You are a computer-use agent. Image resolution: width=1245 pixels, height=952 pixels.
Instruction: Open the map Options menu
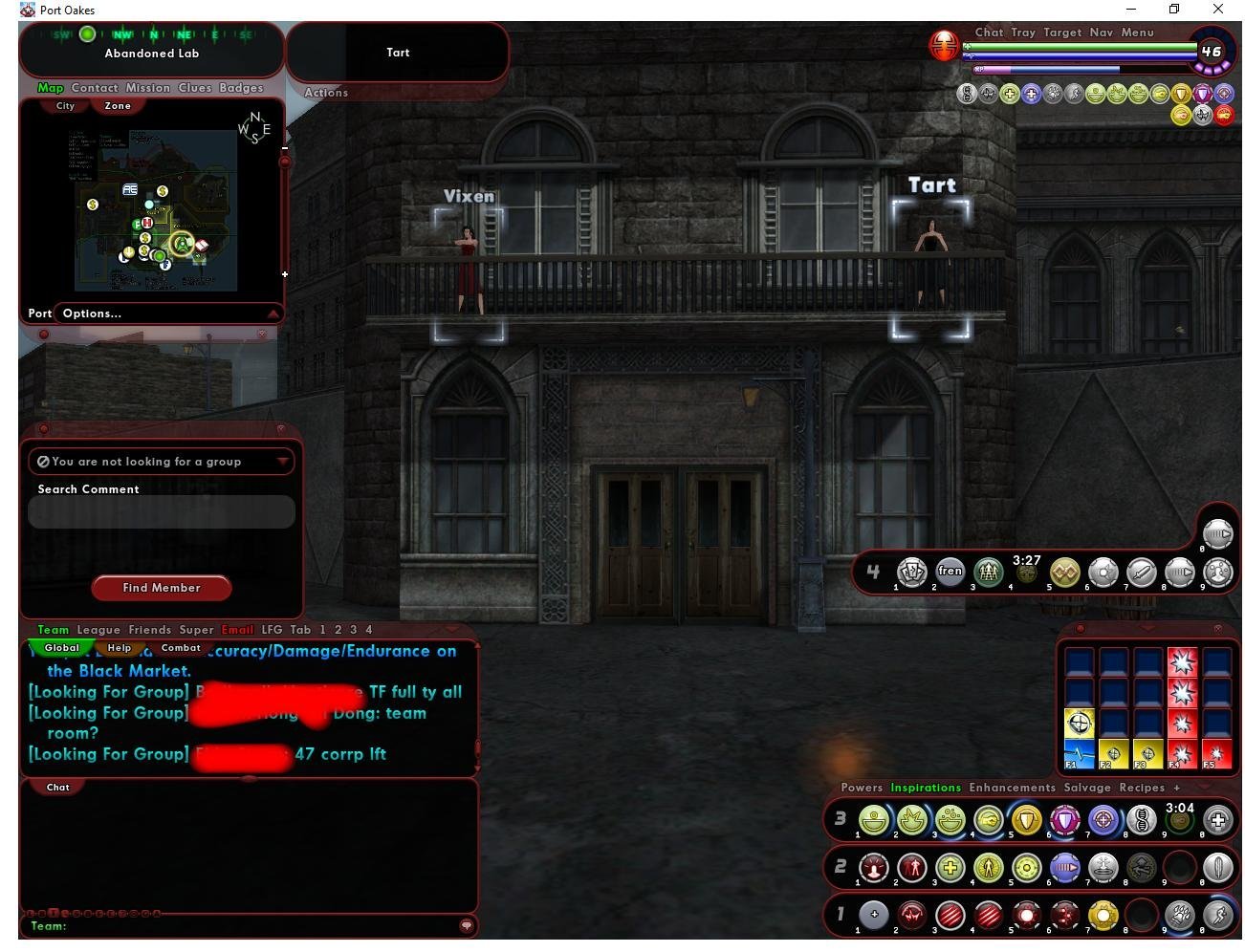92,314
